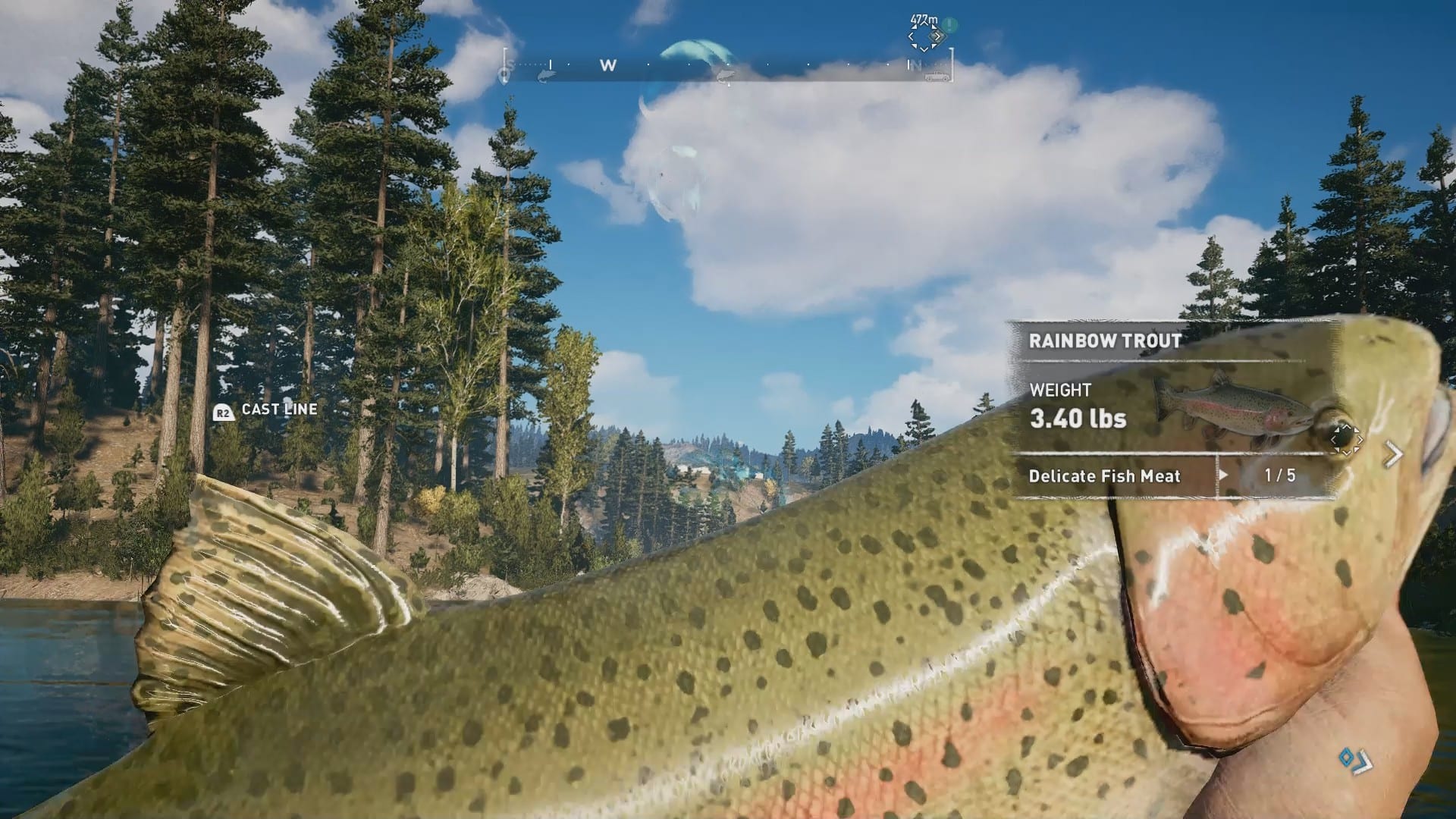
Task: Select the location pin on the compass bar
Action: tap(504, 75)
